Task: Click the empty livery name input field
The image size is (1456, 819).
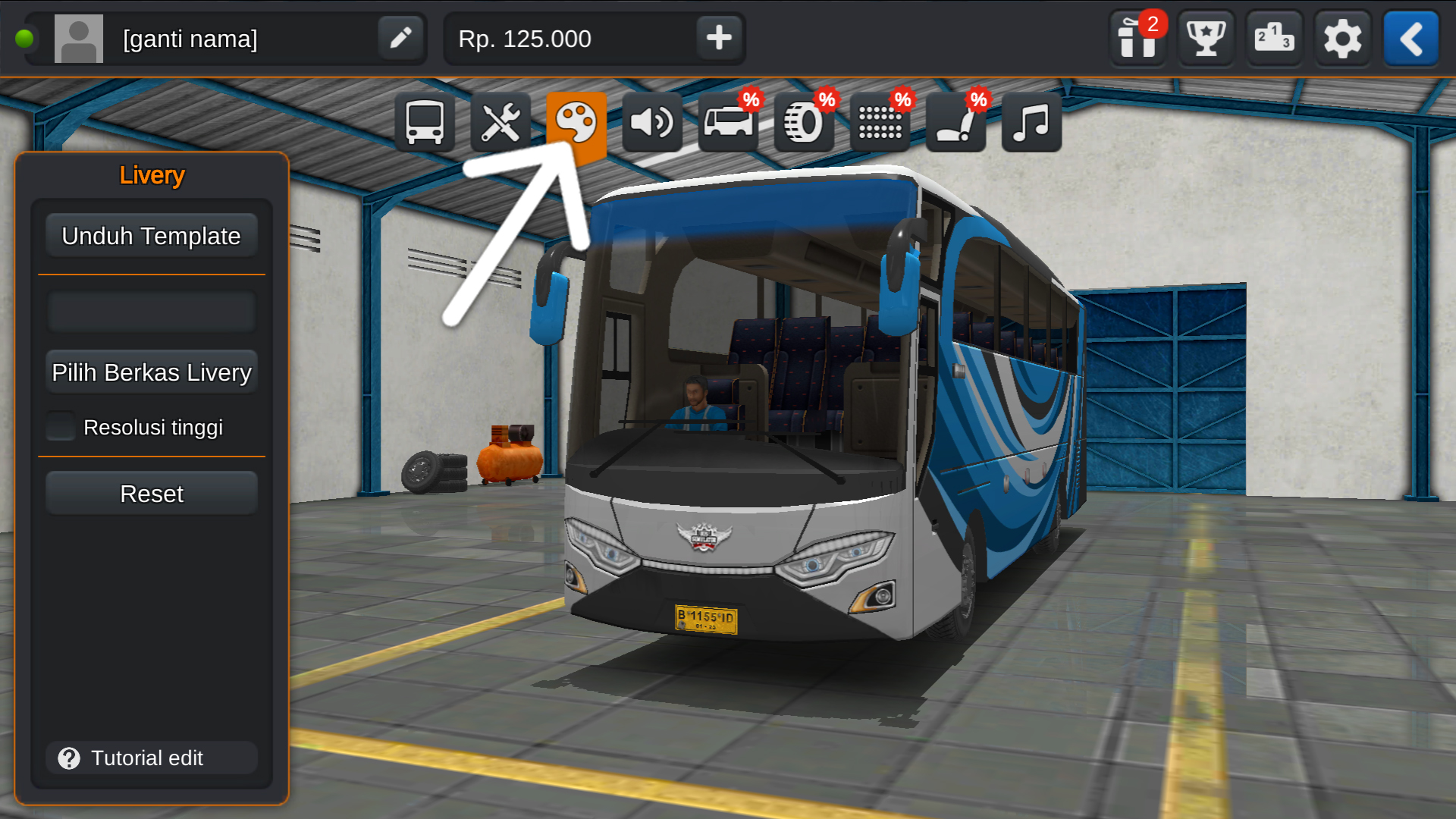Action: click(x=151, y=311)
